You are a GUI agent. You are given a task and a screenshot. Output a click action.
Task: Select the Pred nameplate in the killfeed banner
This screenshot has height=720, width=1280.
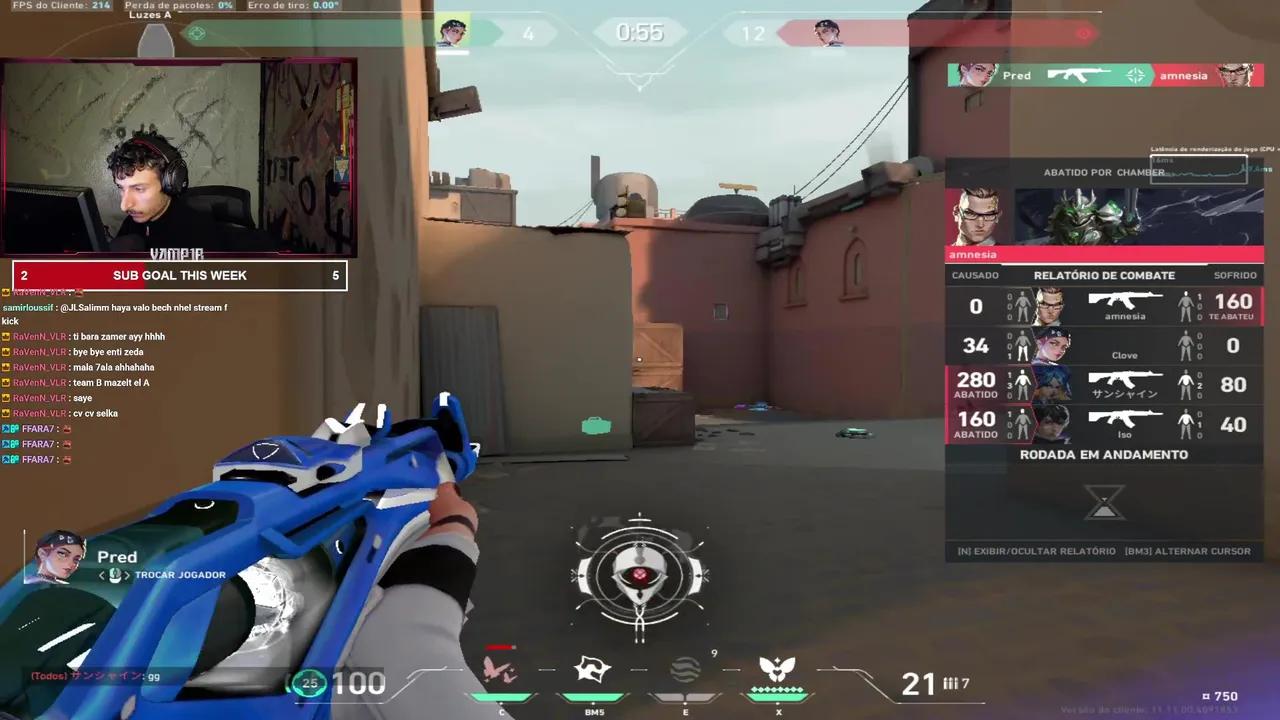coord(1016,75)
